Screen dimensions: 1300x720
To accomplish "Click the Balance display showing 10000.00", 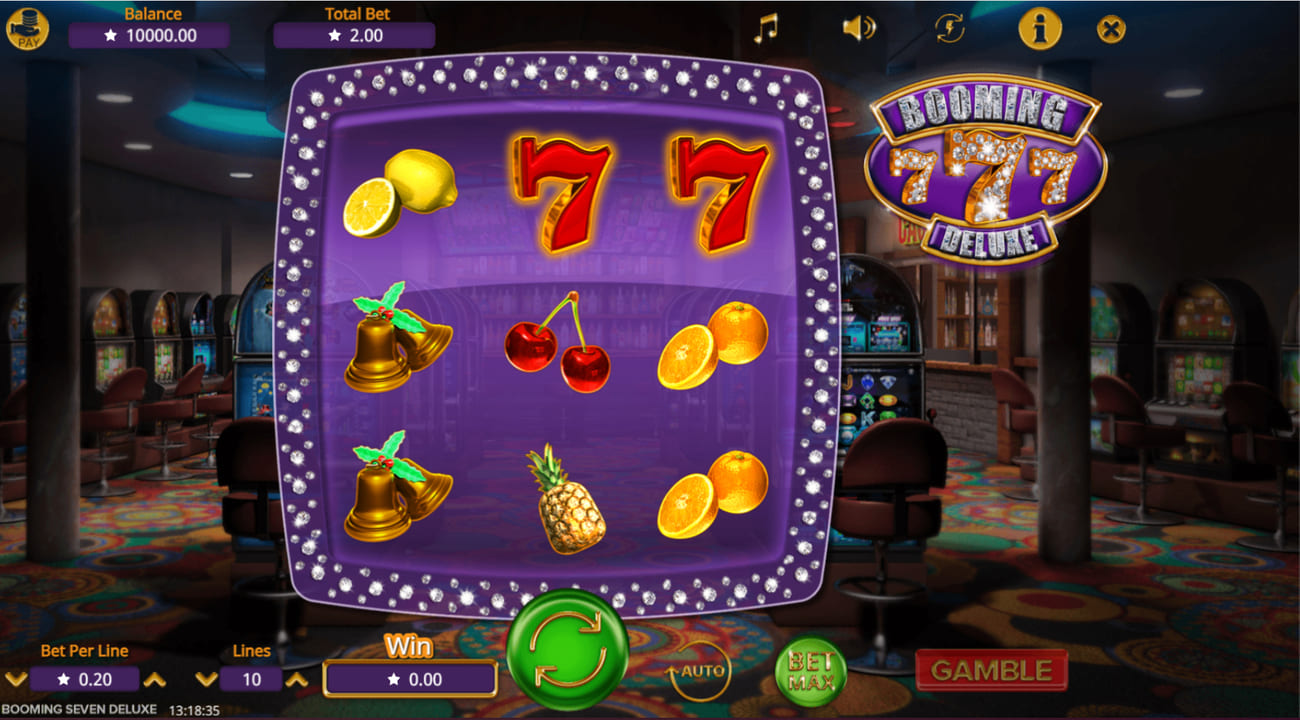I will point(148,33).
